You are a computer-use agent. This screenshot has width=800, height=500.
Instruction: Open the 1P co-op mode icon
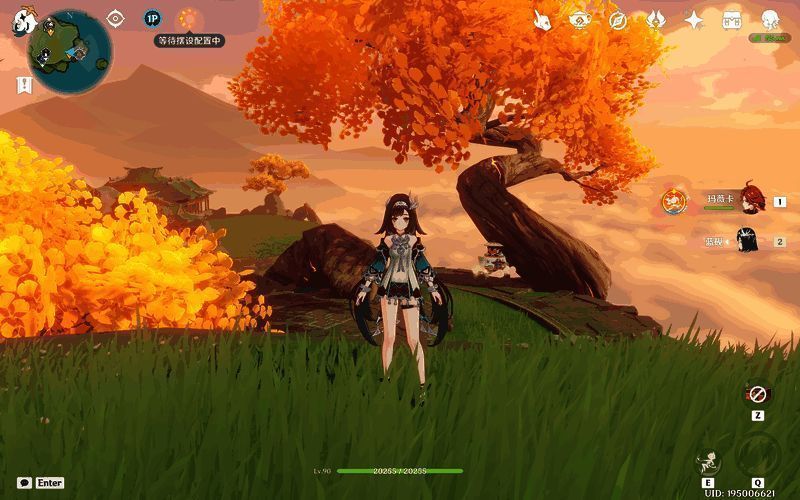pyautogui.click(x=152, y=18)
